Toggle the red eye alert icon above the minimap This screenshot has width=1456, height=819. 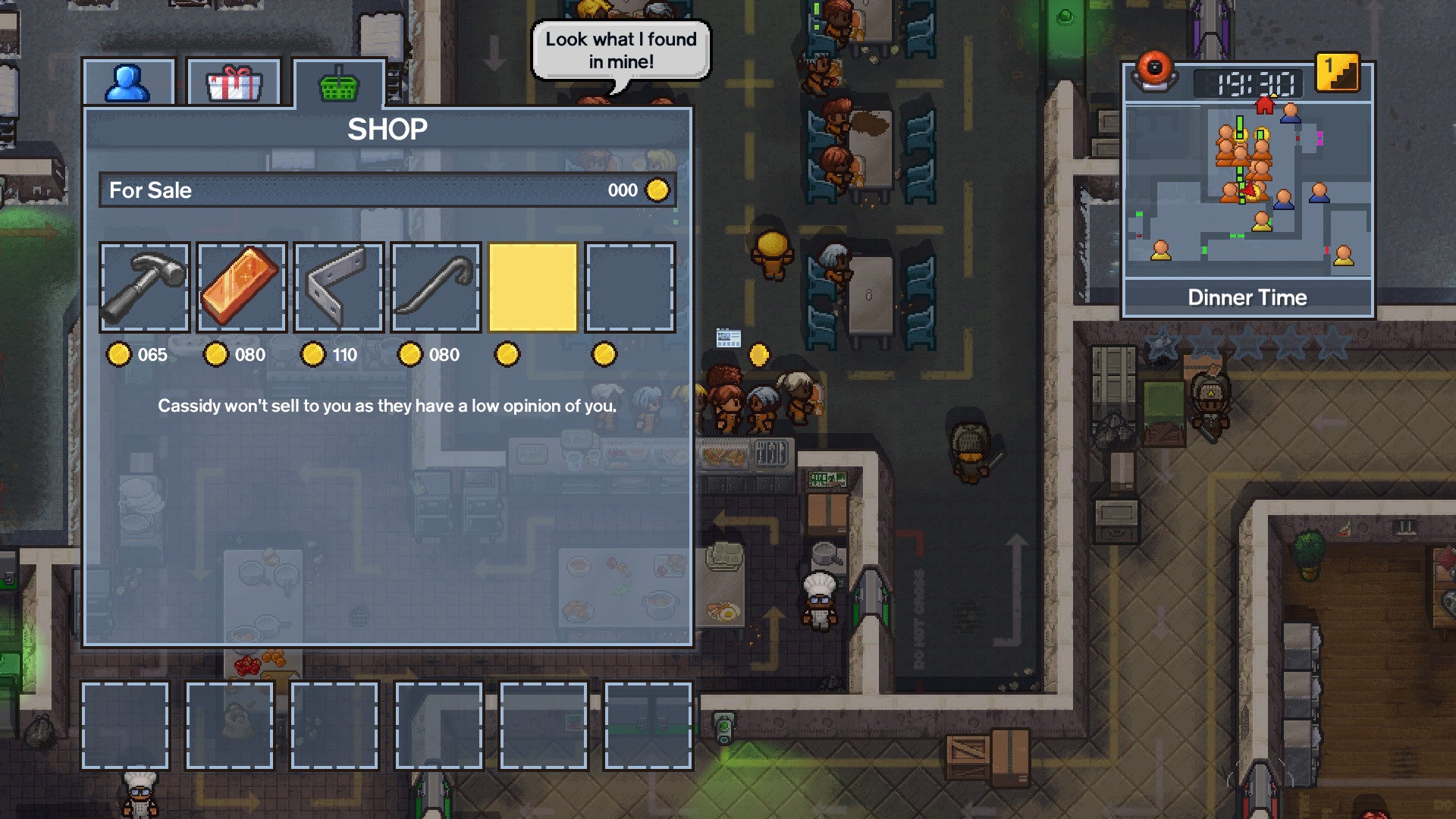1156,68
